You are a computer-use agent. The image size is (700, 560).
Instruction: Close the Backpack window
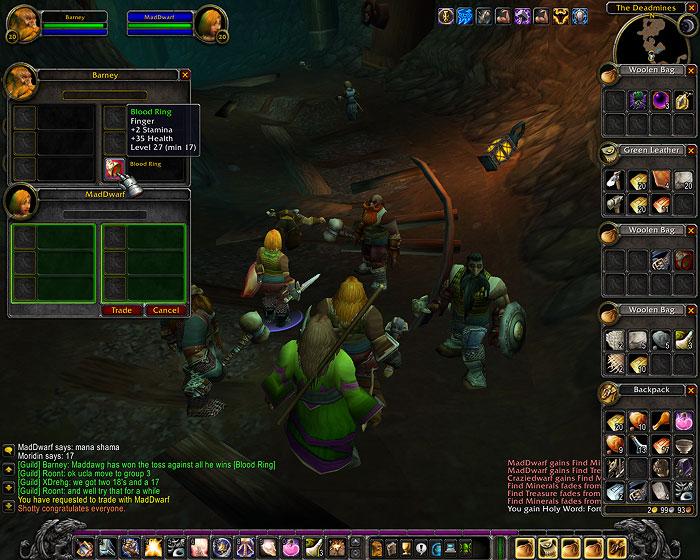point(691,389)
